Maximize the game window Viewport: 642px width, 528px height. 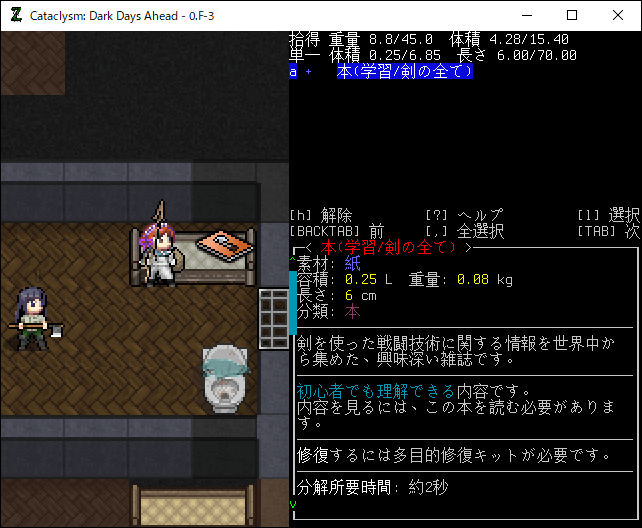click(572, 15)
